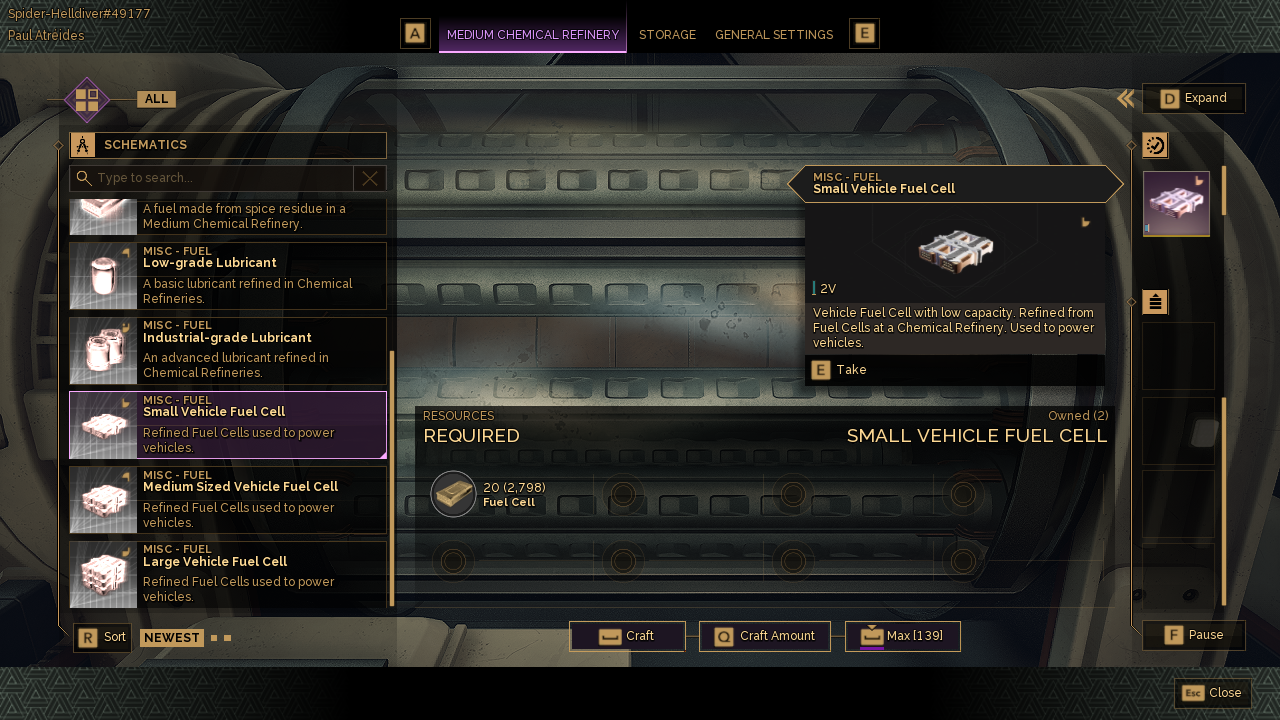Select the Industrial-grade Lubricant schematic
The image size is (1280, 720).
[x=228, y=351]
